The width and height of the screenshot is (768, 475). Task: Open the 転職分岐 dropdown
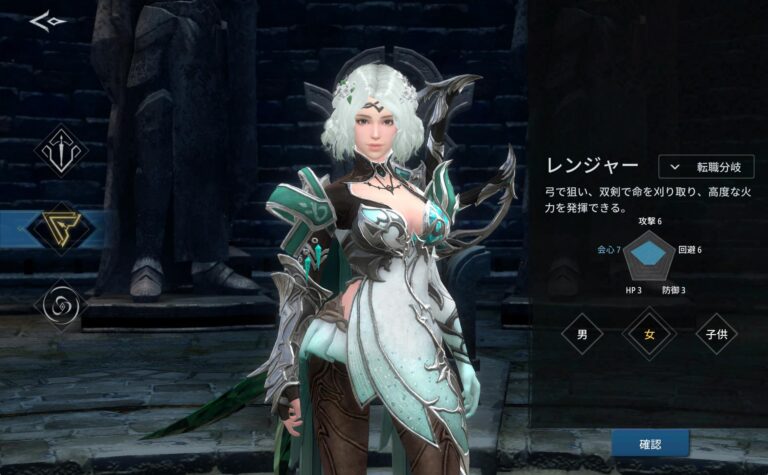coord(706,167)
